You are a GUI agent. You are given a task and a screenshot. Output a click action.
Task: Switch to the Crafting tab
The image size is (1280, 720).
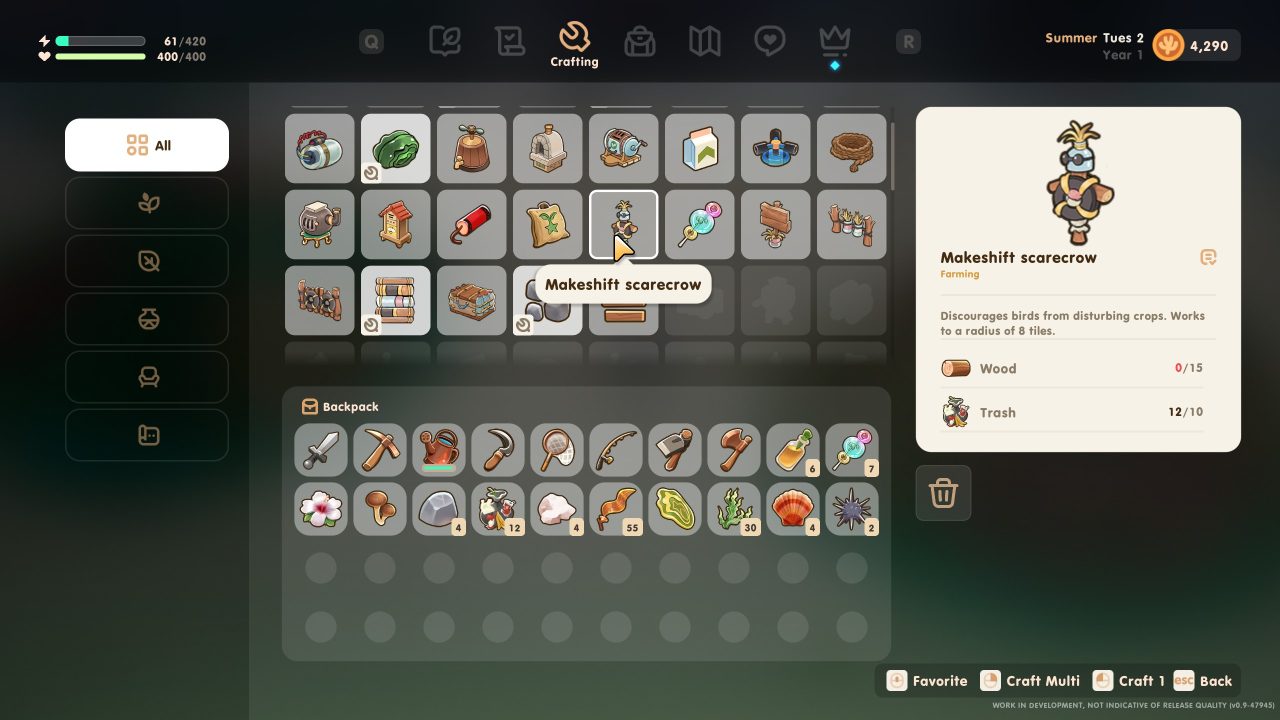coord(574,45)
